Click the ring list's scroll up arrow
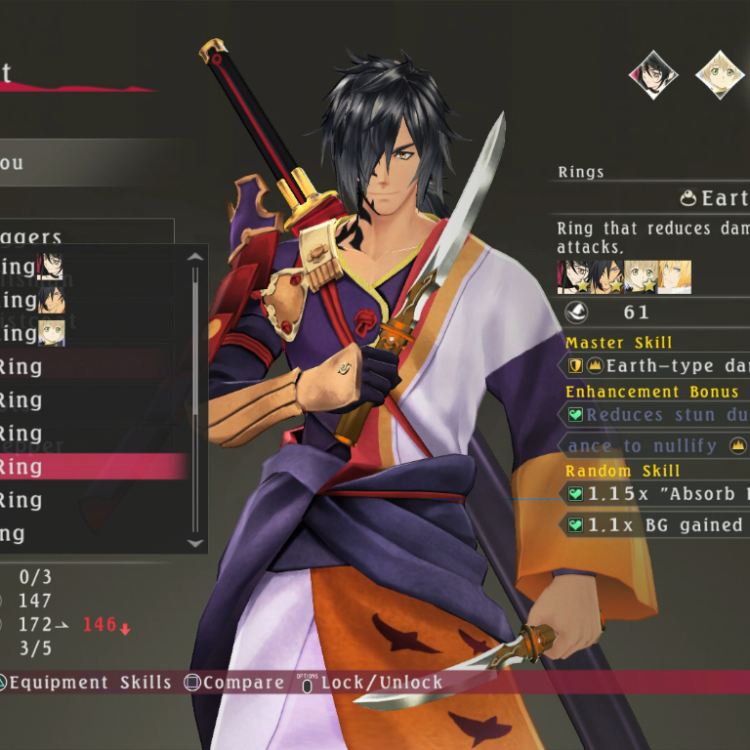 tap(195, 257)
